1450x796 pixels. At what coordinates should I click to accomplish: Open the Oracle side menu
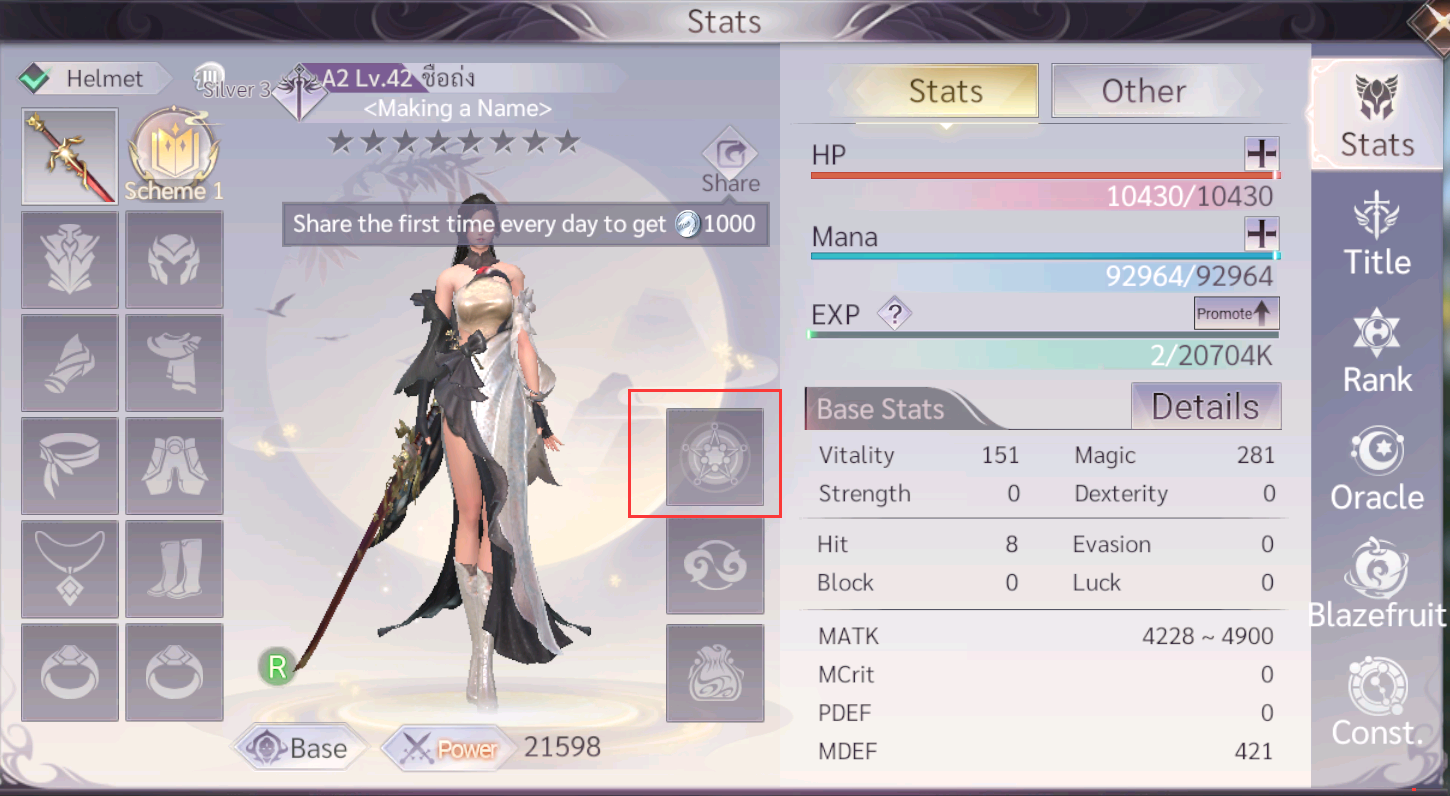(x=1377, y=469)
